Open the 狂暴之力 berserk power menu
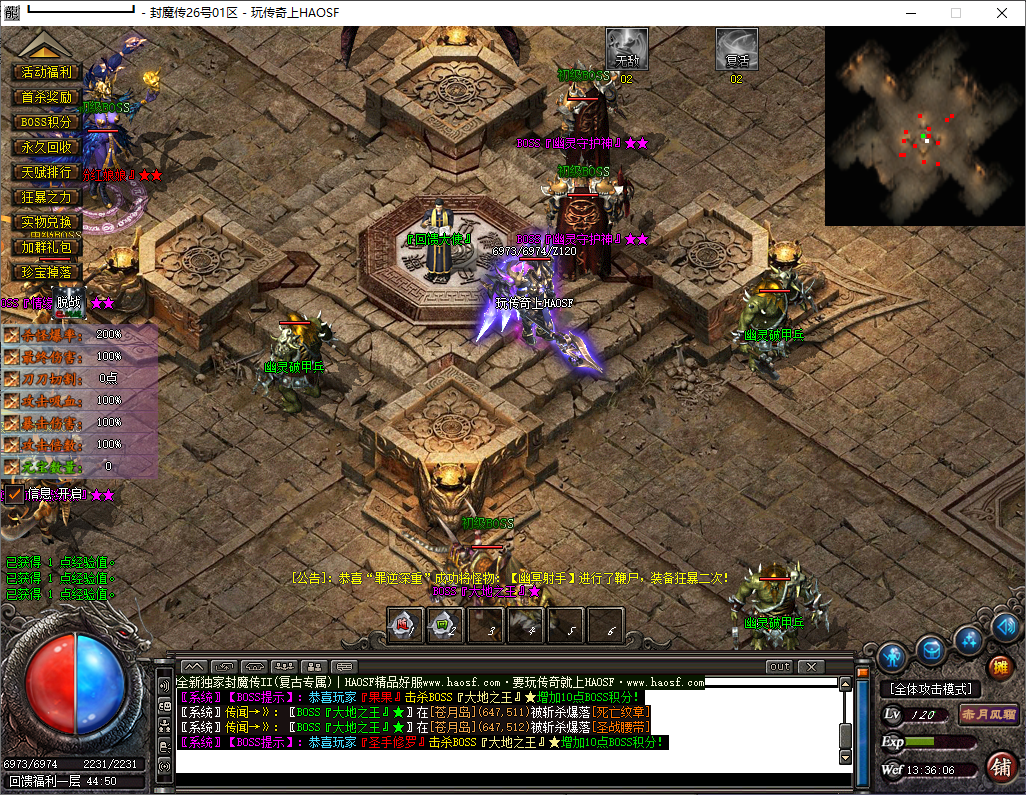Screen dimensions: 1026x795 tap(46, 197)
